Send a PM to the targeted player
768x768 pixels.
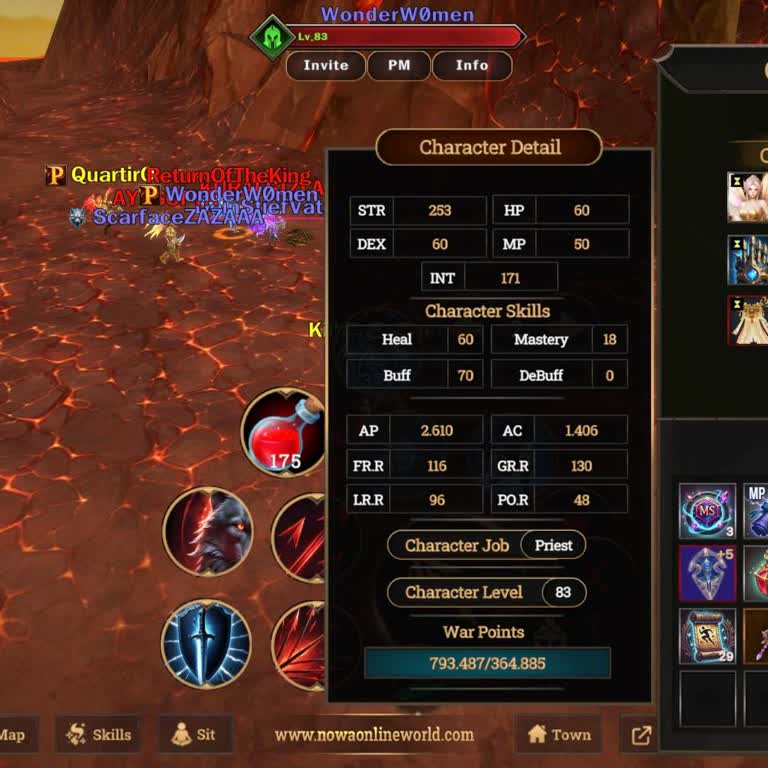pyautogui.click(x=399, y=66)
